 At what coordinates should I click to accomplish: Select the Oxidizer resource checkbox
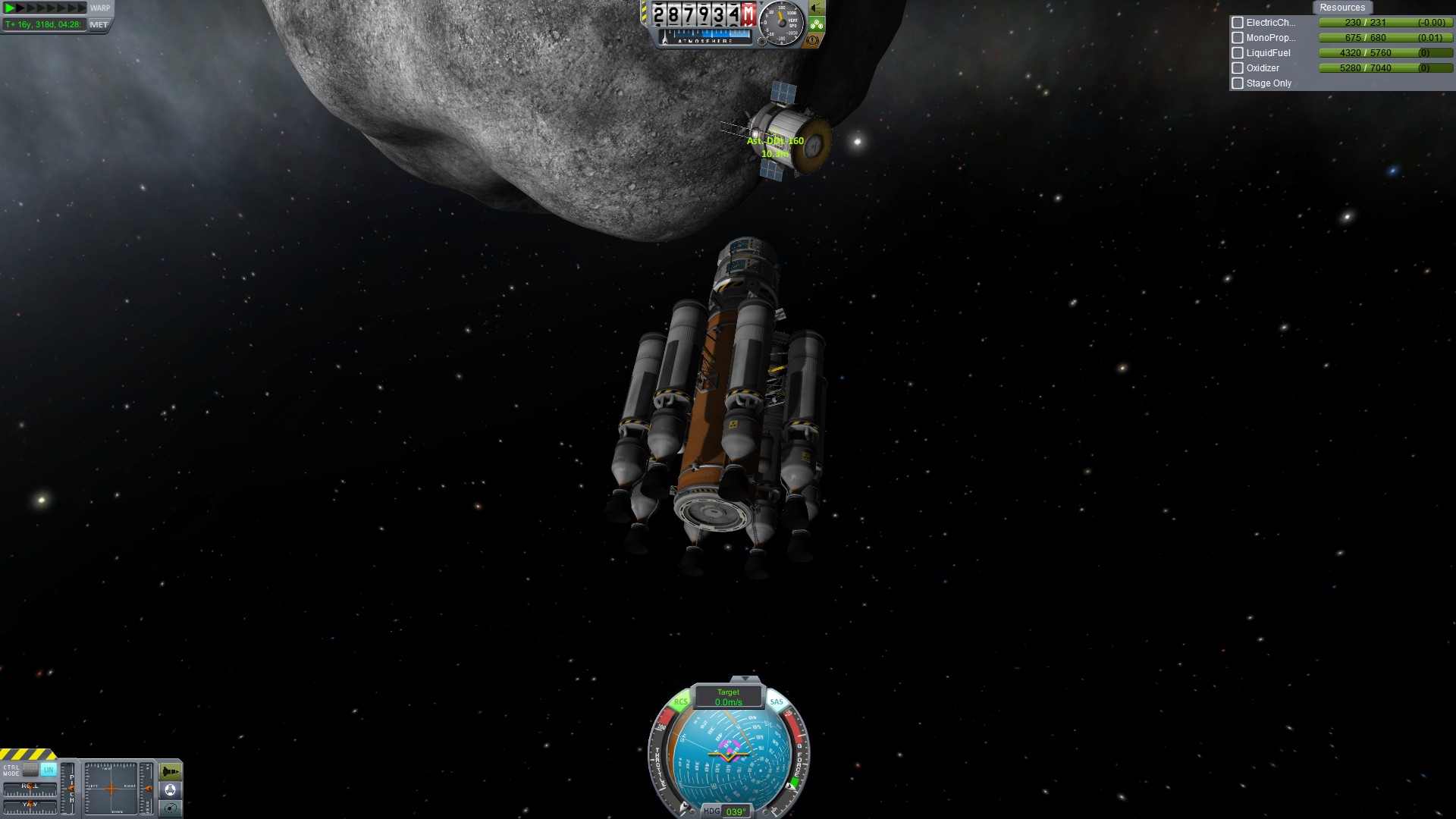(x=1238, y=68)
